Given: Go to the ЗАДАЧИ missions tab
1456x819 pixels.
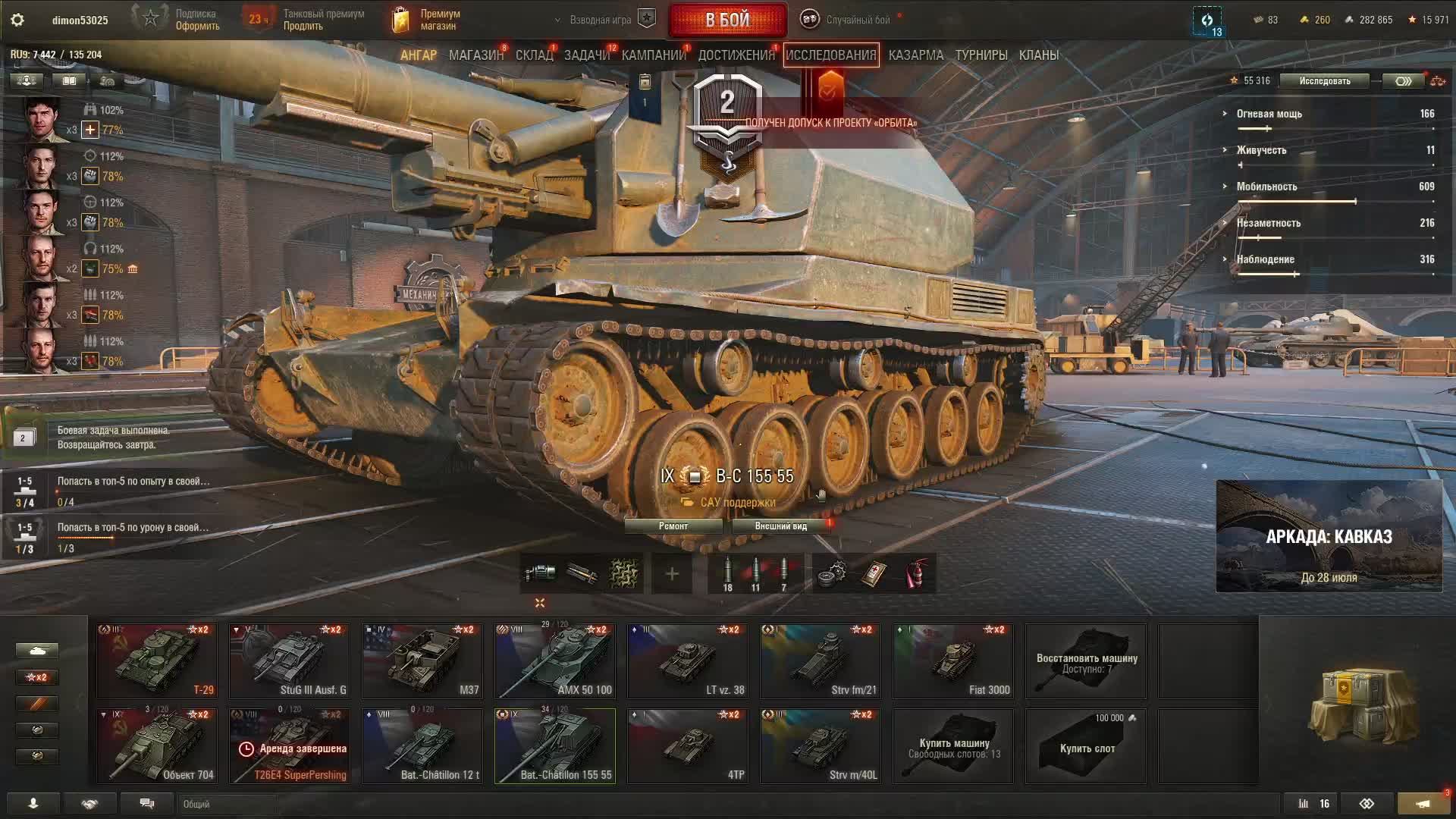Looking at the screenshot, I should coord(587,55).
